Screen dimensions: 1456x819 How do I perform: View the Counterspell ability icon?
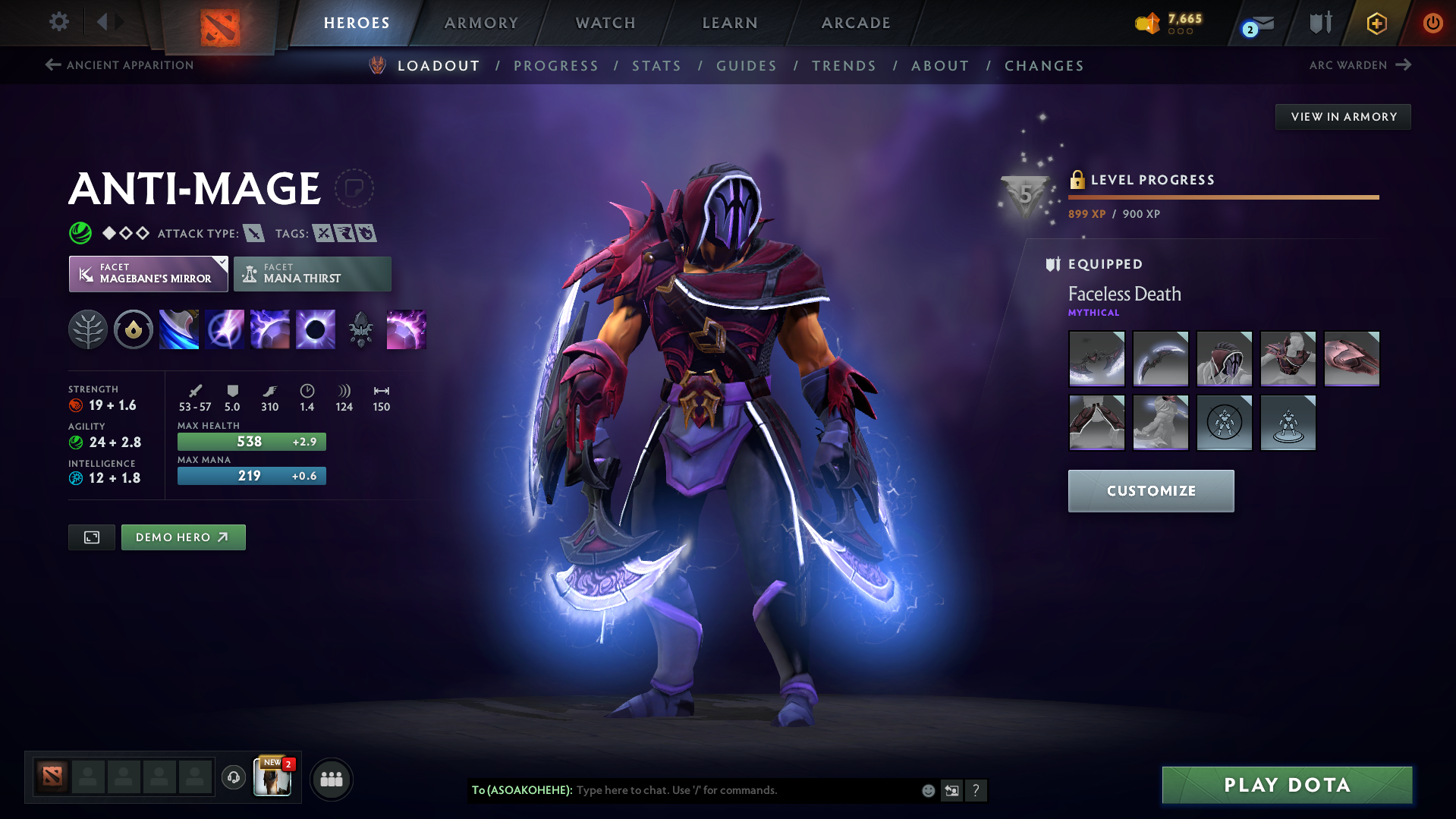[x=269, y=329]
